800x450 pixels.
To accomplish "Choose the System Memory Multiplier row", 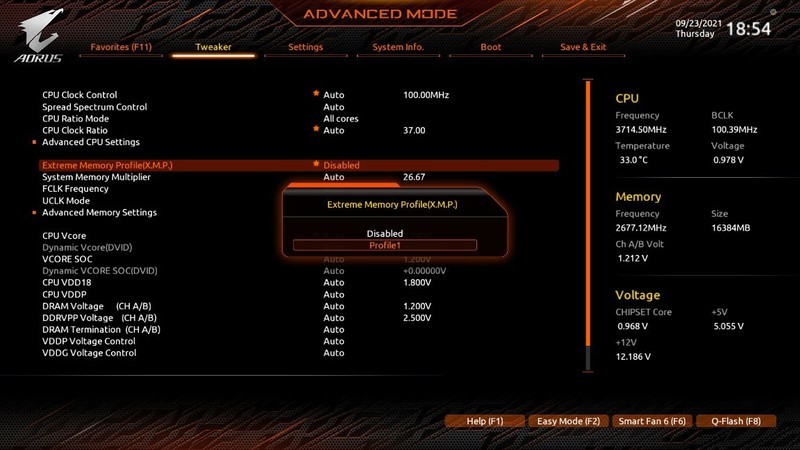I will (x=96, y=177).
